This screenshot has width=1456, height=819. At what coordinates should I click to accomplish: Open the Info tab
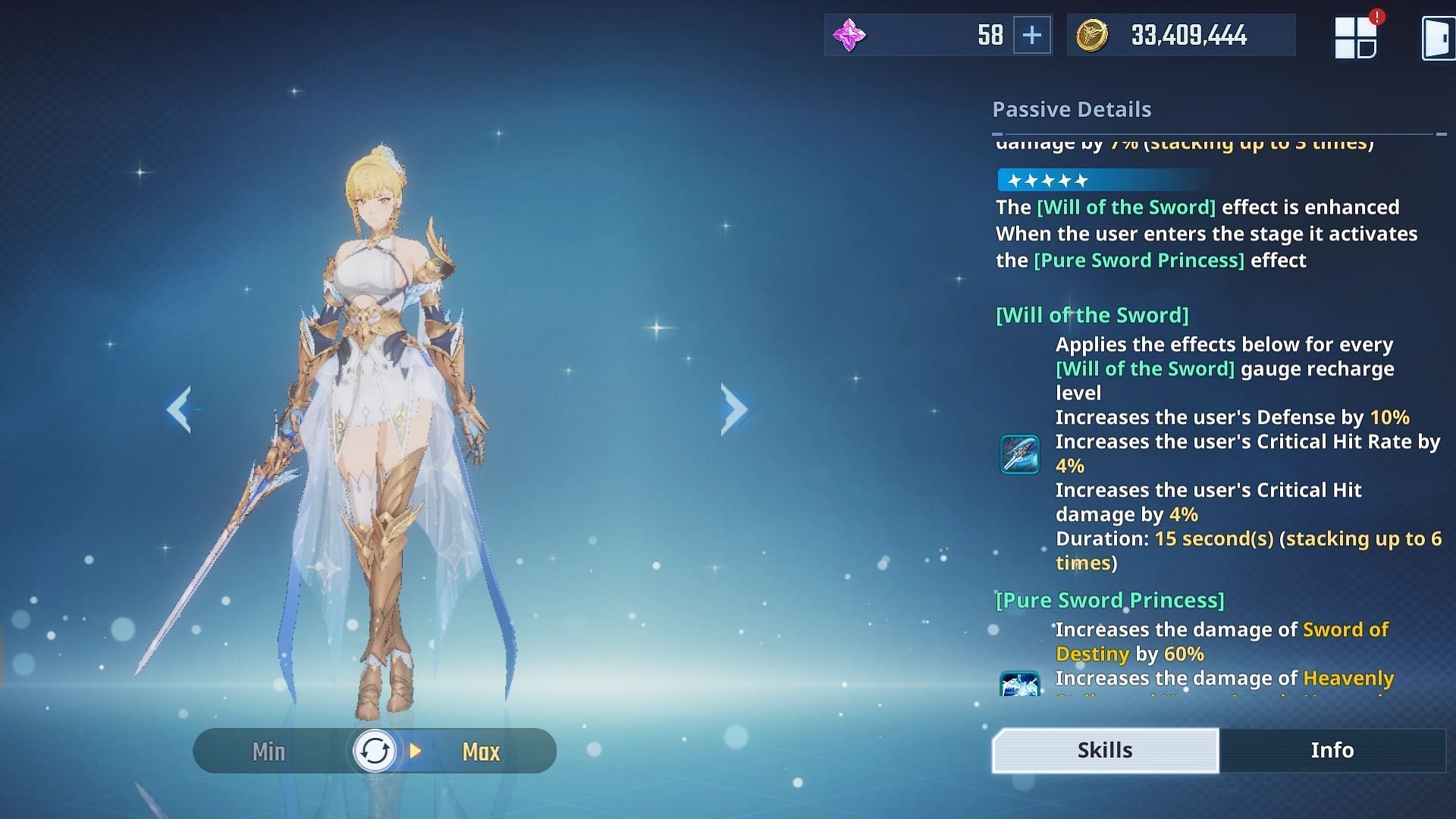[1332, 750]
